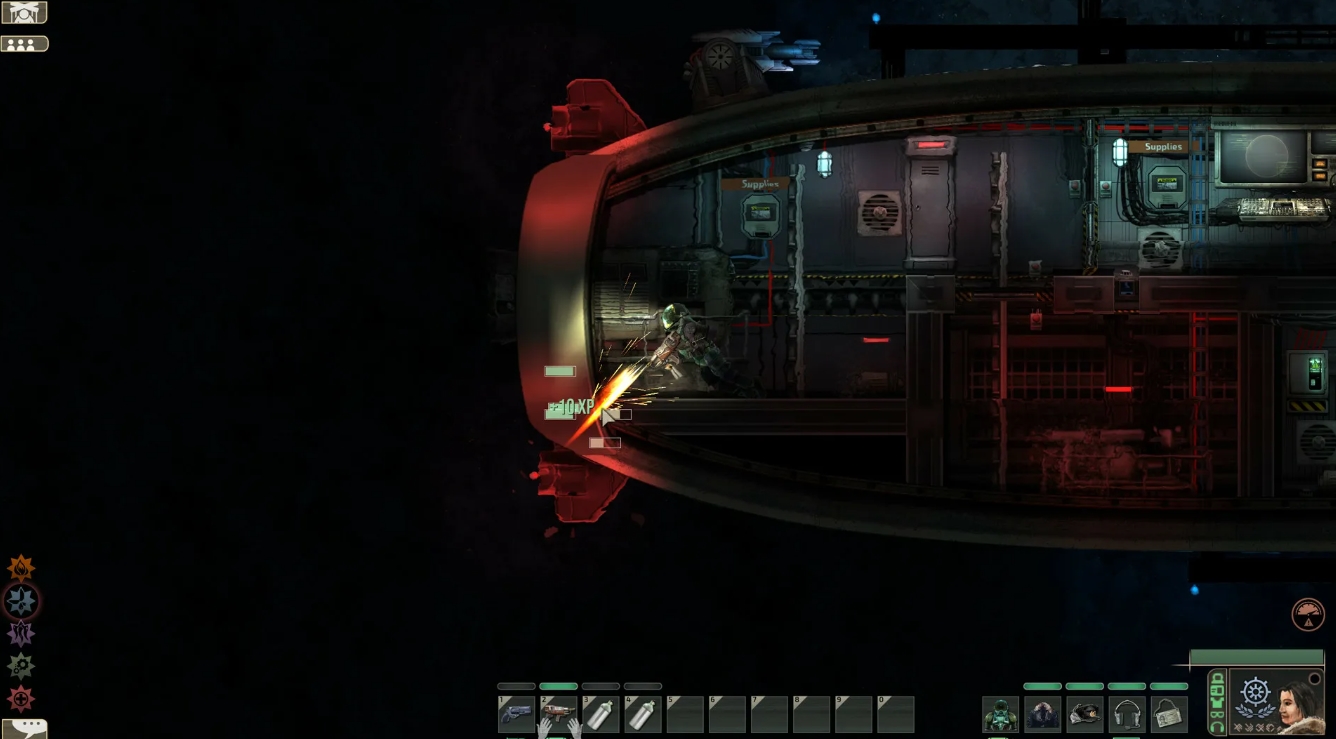Select the extinguish fires order icon

[x=20, y=568]
